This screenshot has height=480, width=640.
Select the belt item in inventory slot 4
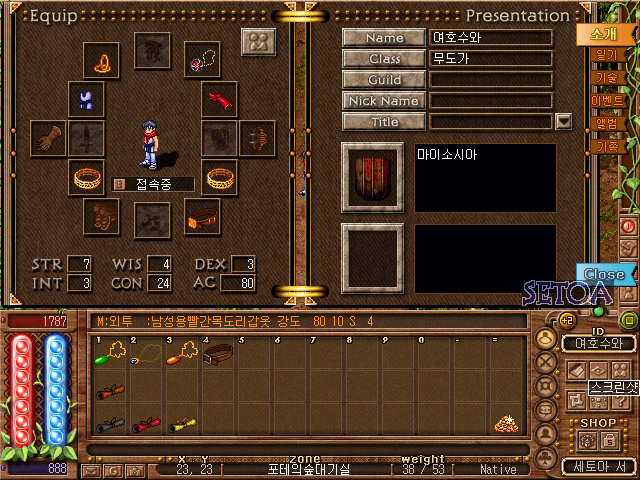(x=219, y=352)
